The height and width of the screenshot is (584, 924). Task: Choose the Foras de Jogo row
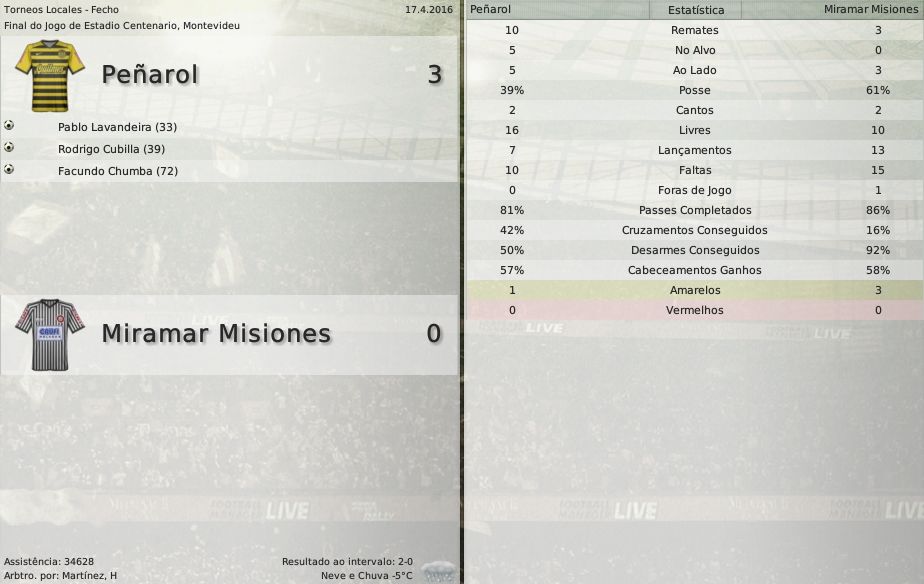click(x=694, y=190)
